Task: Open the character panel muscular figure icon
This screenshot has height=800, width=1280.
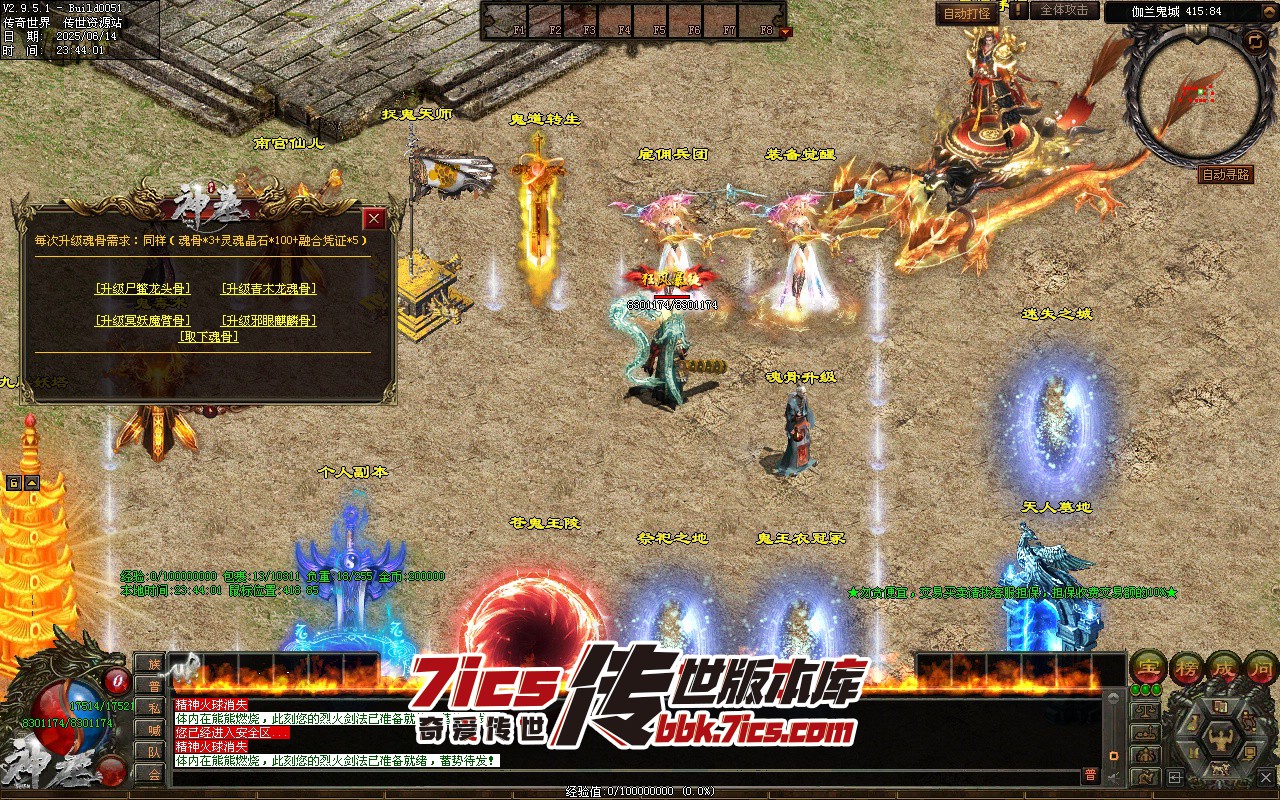Action: click(1222, 739)
